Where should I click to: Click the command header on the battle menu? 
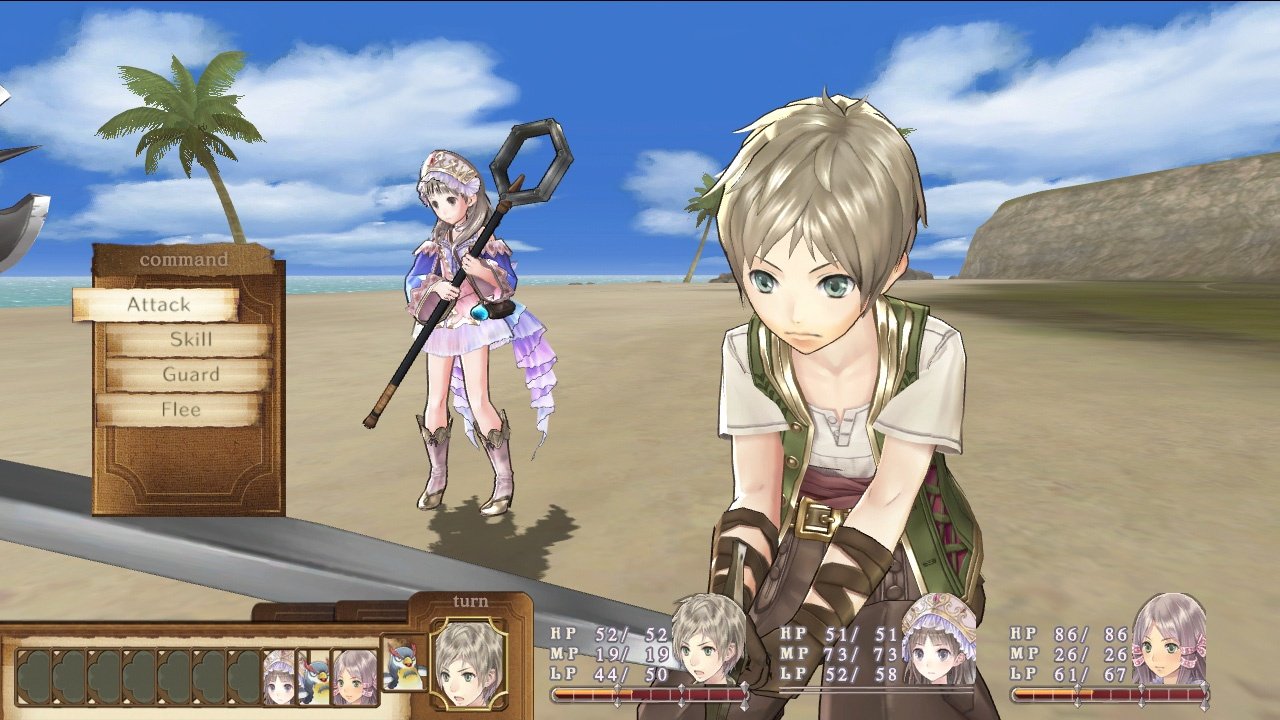182,258
